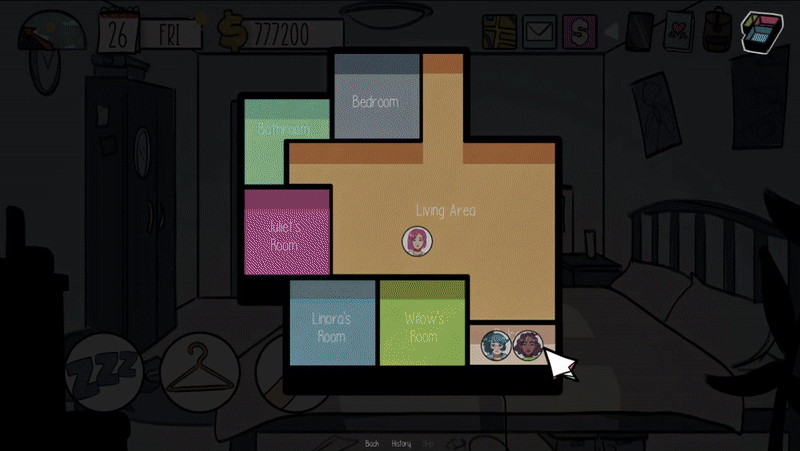Select the blue-haired character portrait
800x451 pixels.
click(x=494, y=346)
